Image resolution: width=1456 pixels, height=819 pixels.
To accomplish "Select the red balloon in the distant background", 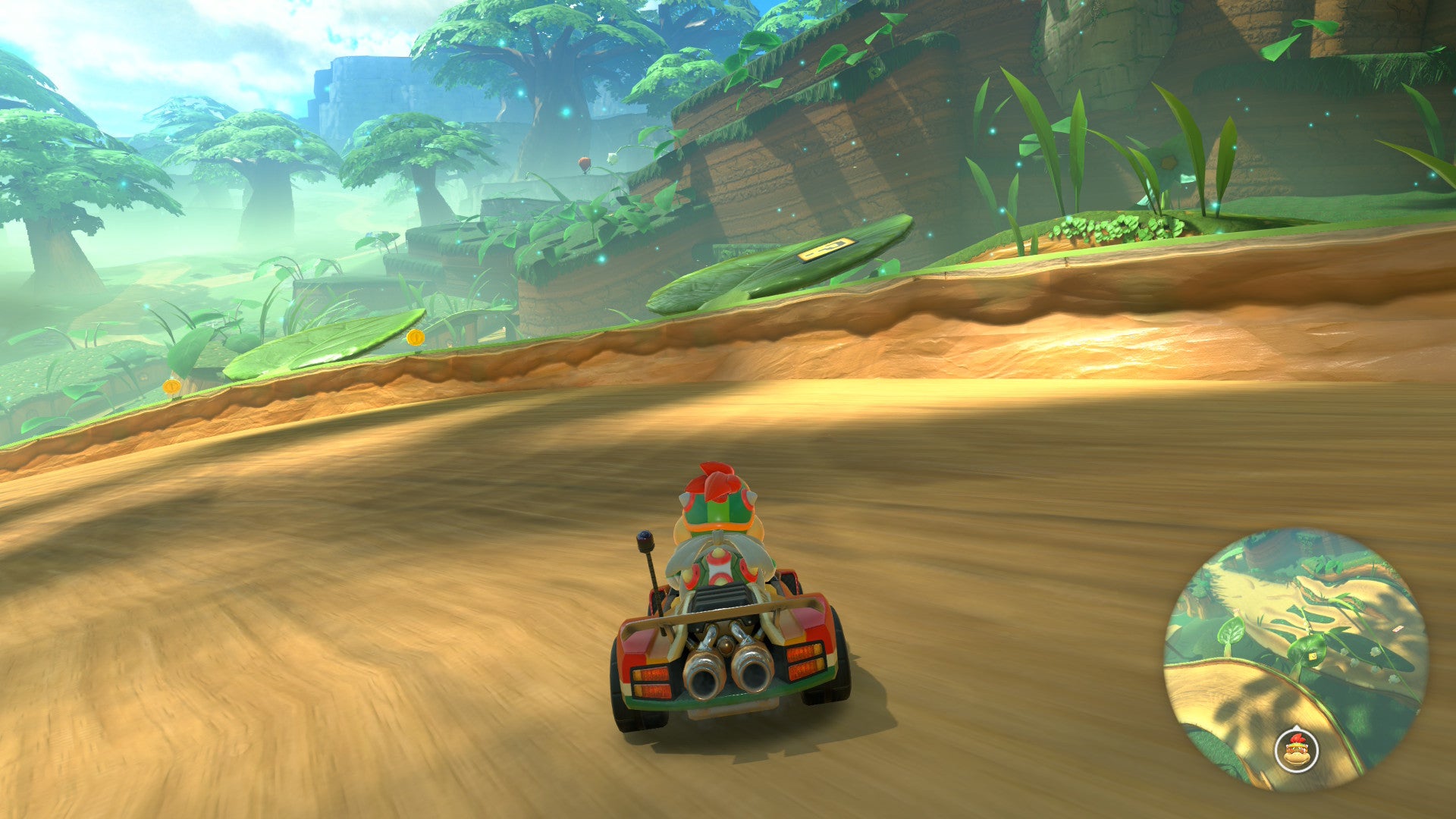I will click(585, 162).
